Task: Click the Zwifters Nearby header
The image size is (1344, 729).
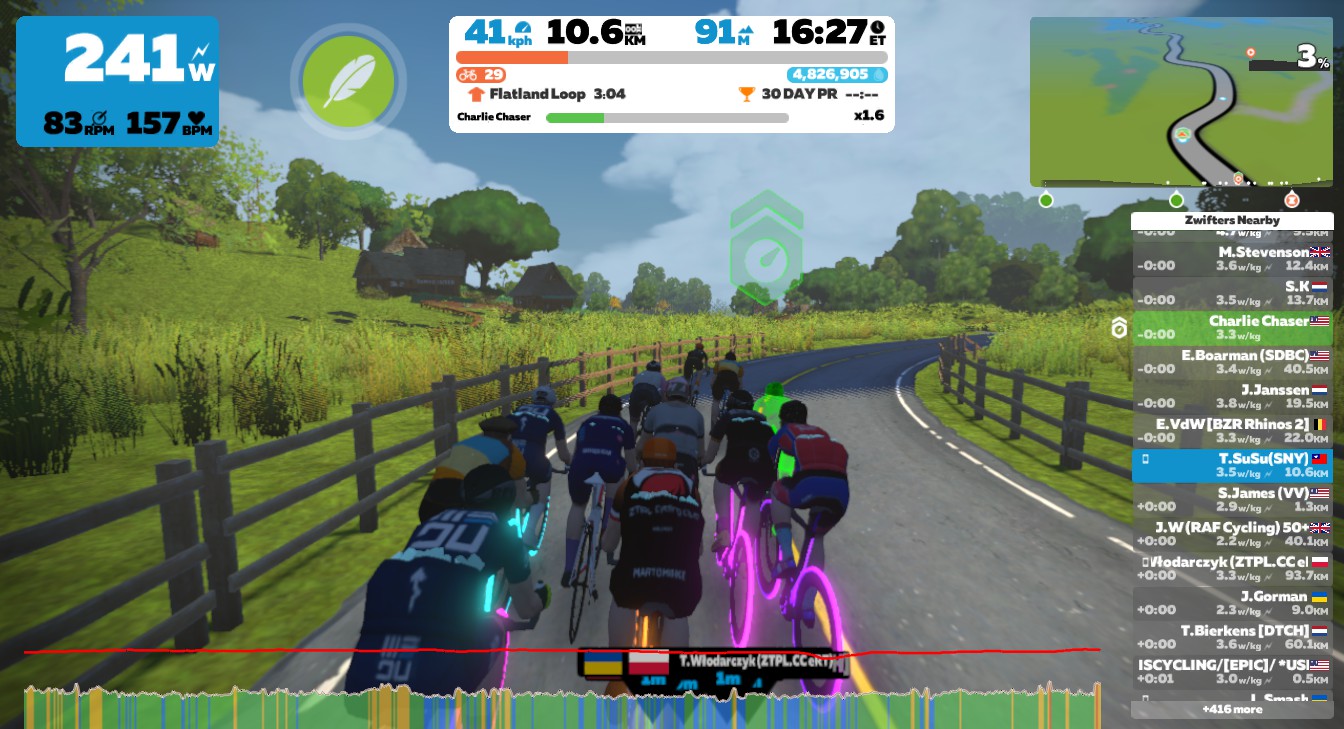Action: pos(1232,220)
